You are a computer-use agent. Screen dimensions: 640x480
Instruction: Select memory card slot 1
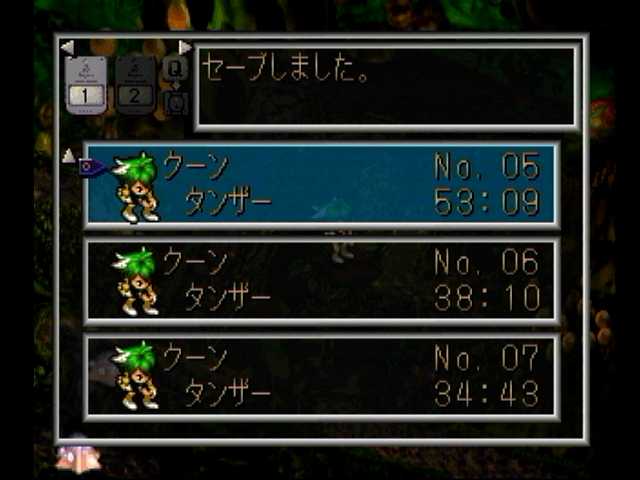click(85, 88)
